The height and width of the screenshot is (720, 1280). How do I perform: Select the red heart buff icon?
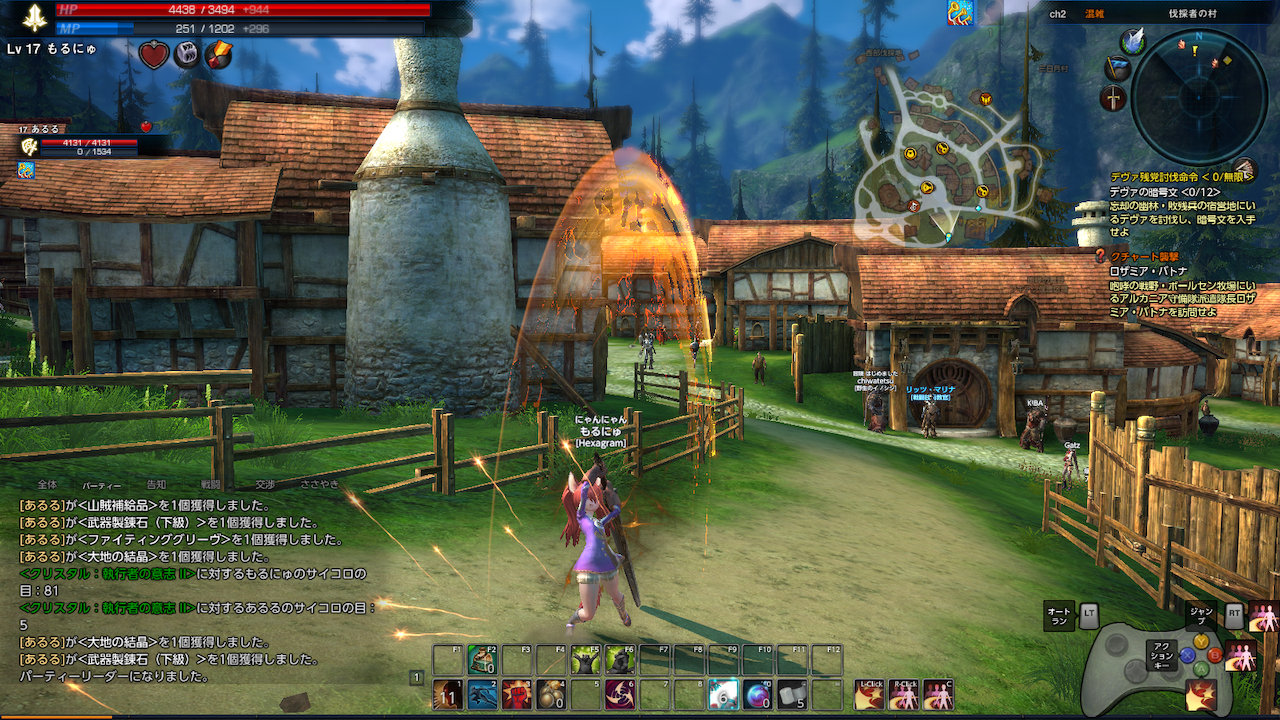(153, 55)
